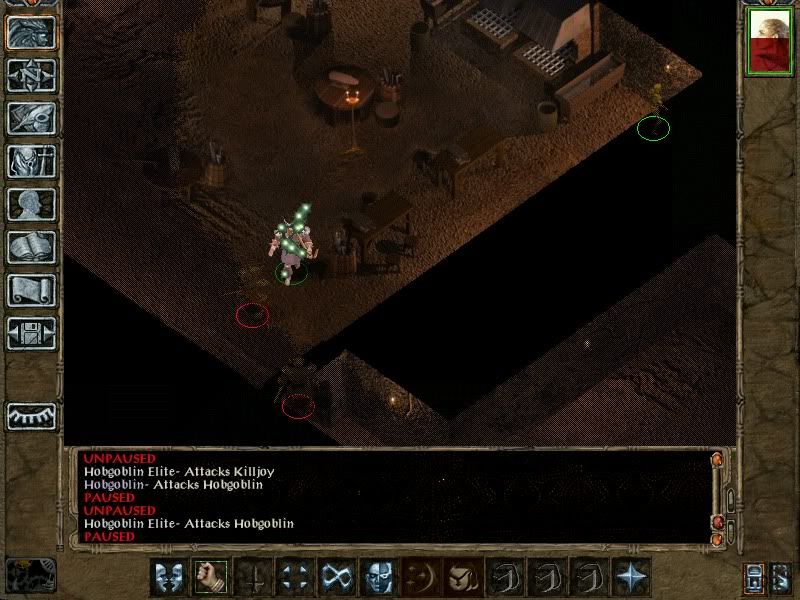
Task: Click the rest eye button
Action: 31,415
